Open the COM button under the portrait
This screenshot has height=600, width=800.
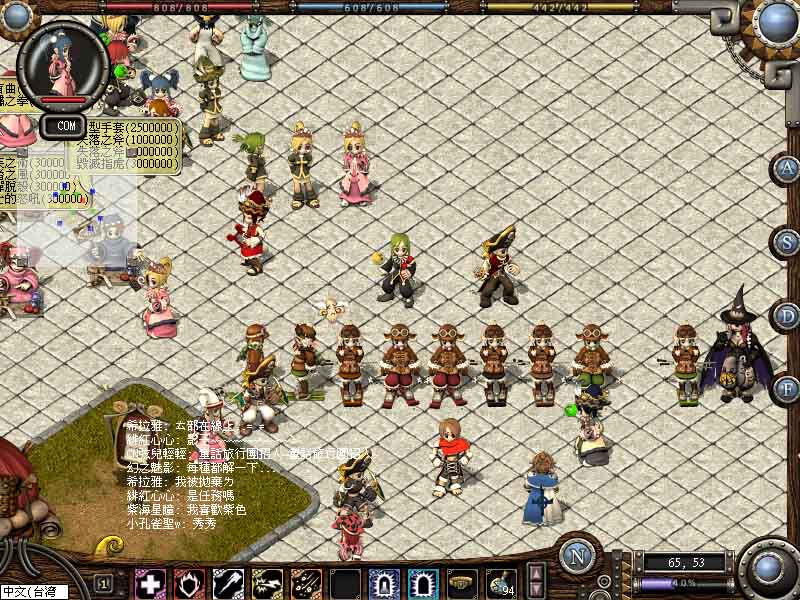pyautogui.click(x=66, y=126)
